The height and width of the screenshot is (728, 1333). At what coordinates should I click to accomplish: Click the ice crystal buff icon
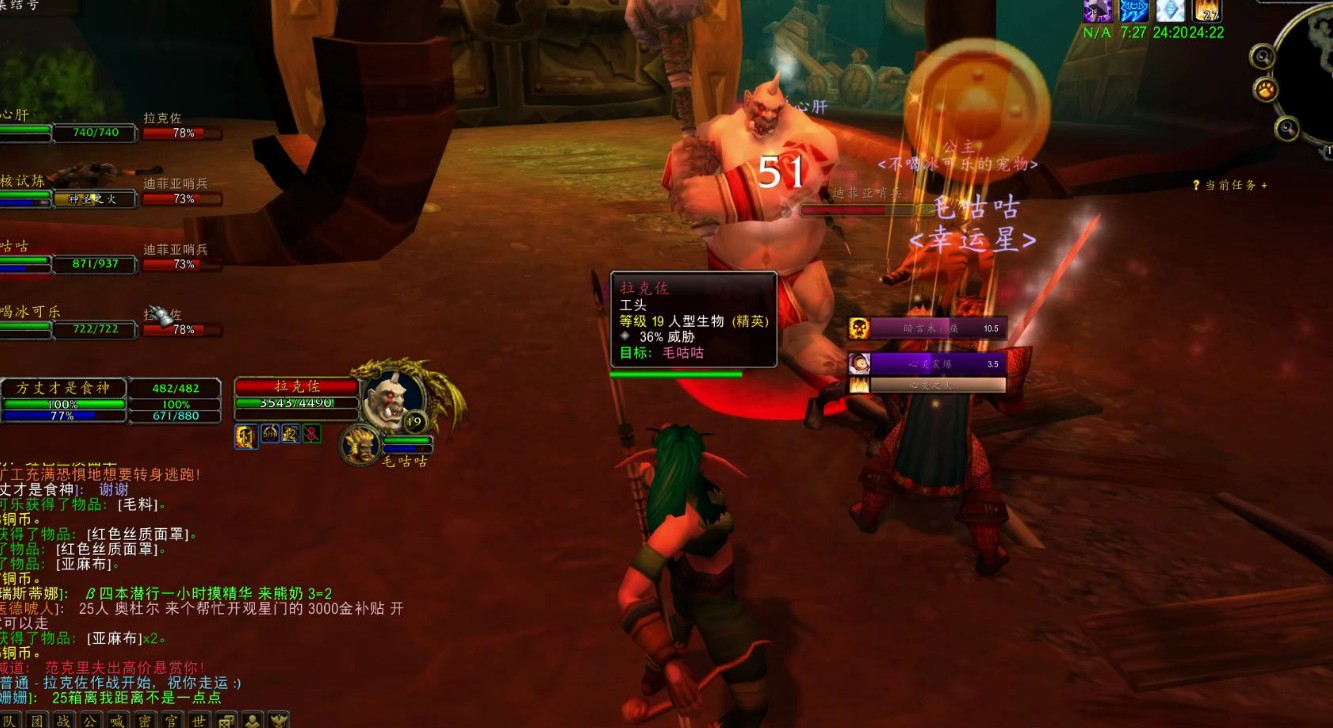point(1171,10)
